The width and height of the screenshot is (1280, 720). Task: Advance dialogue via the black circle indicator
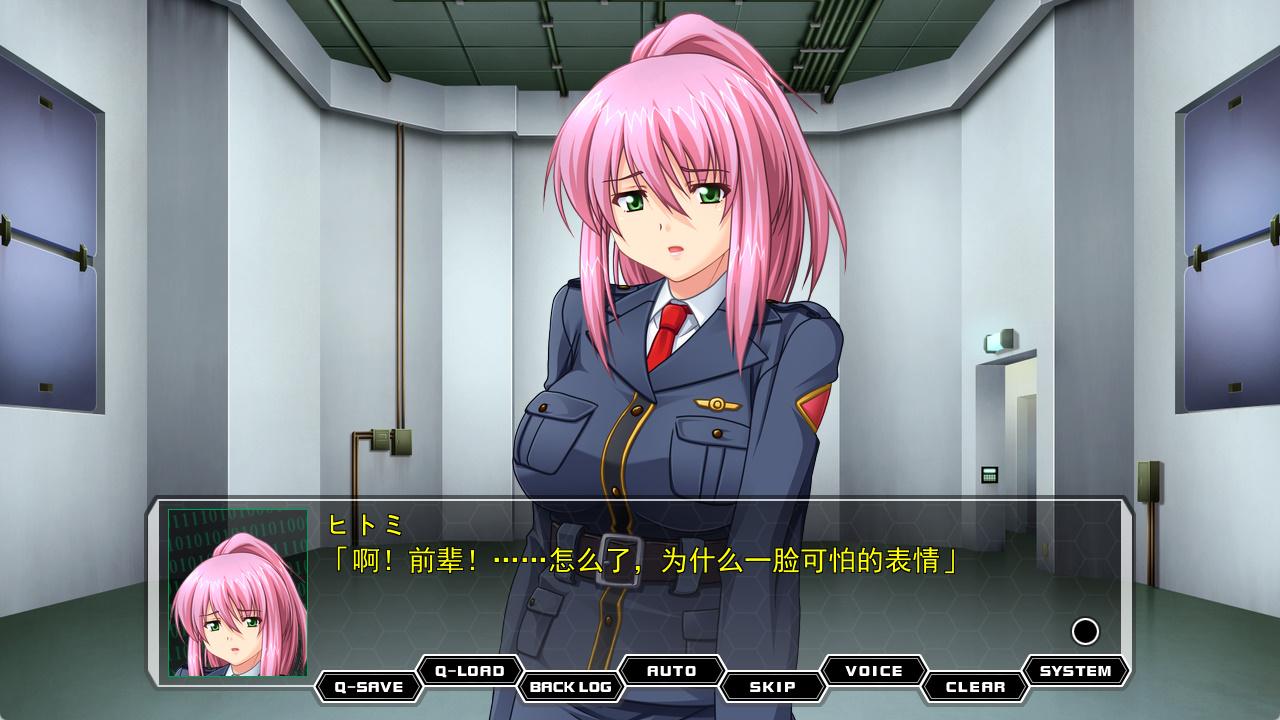(x=1085, y=631)
